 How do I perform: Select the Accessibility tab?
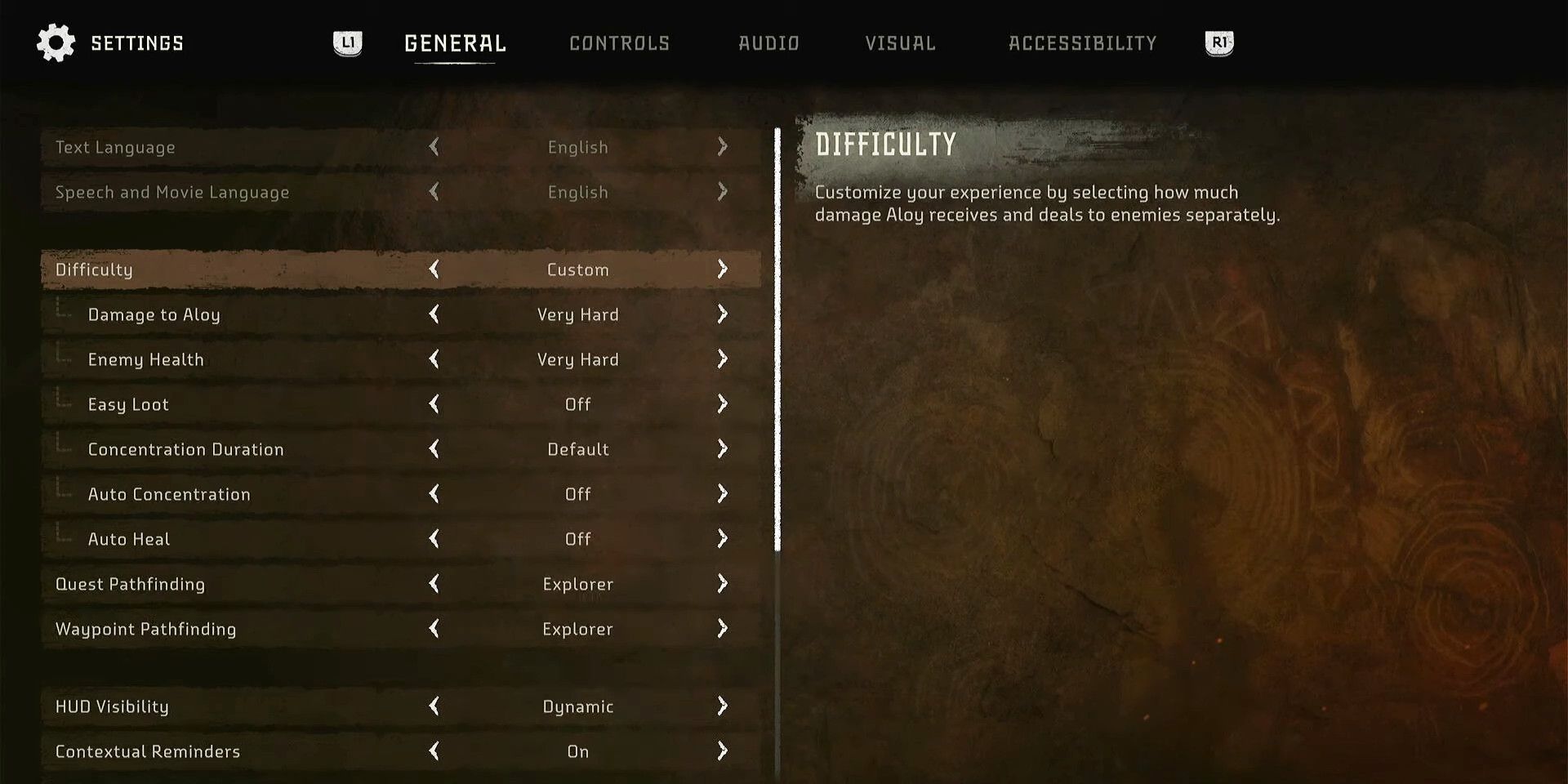pos(1082,43)
